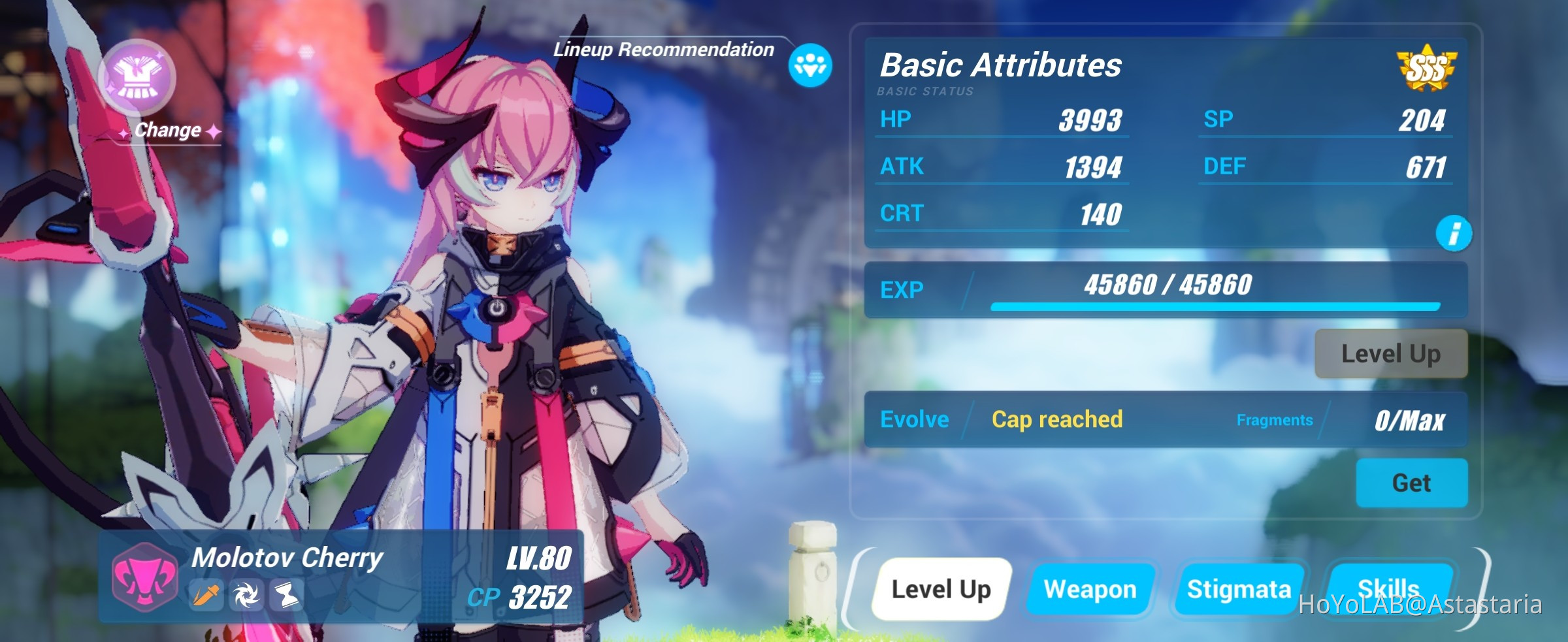
Task: Switch to the Weapon tab
Action: (1090, 588)
